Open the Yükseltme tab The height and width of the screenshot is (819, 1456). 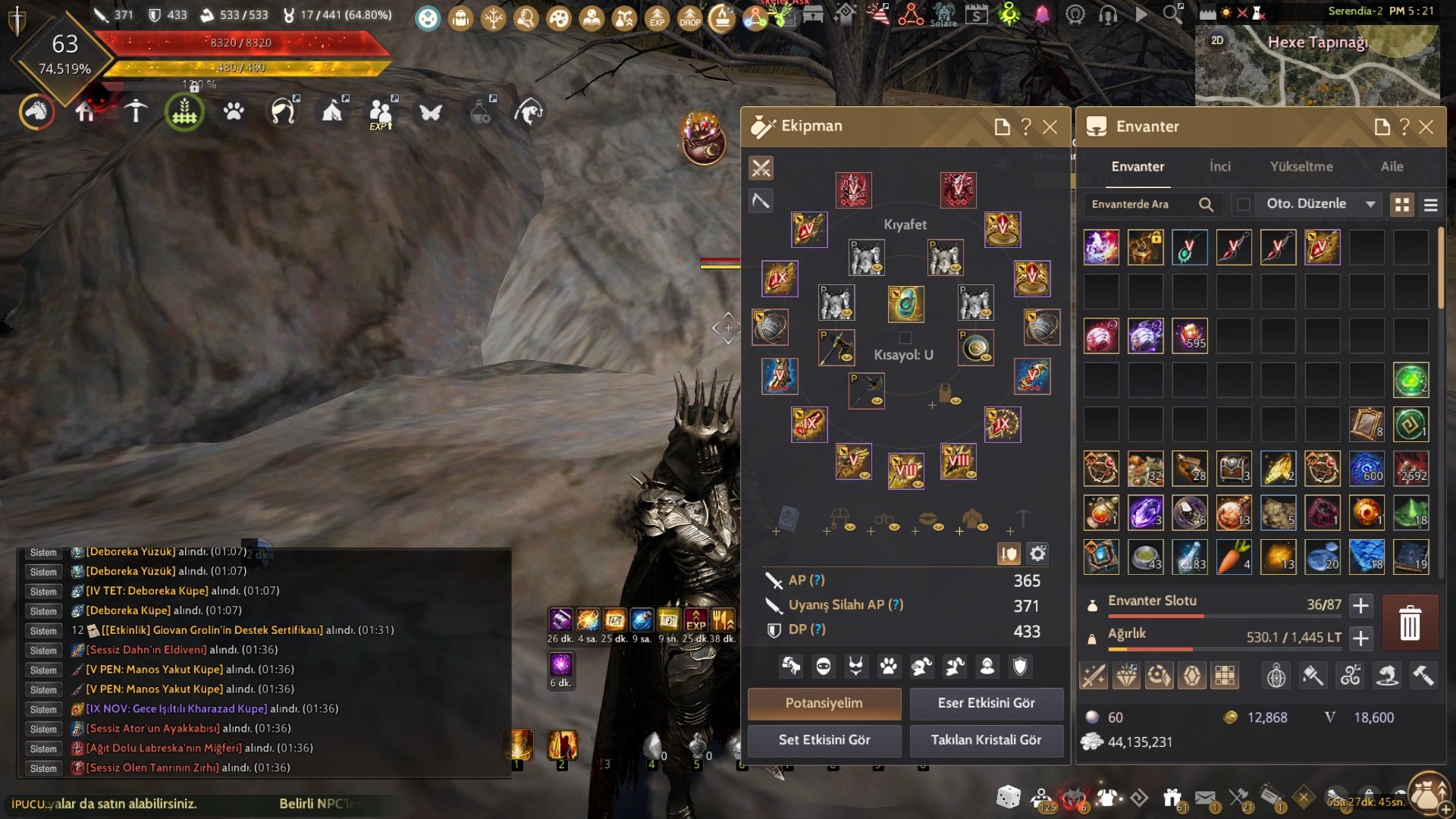[x=1301, y=167]
